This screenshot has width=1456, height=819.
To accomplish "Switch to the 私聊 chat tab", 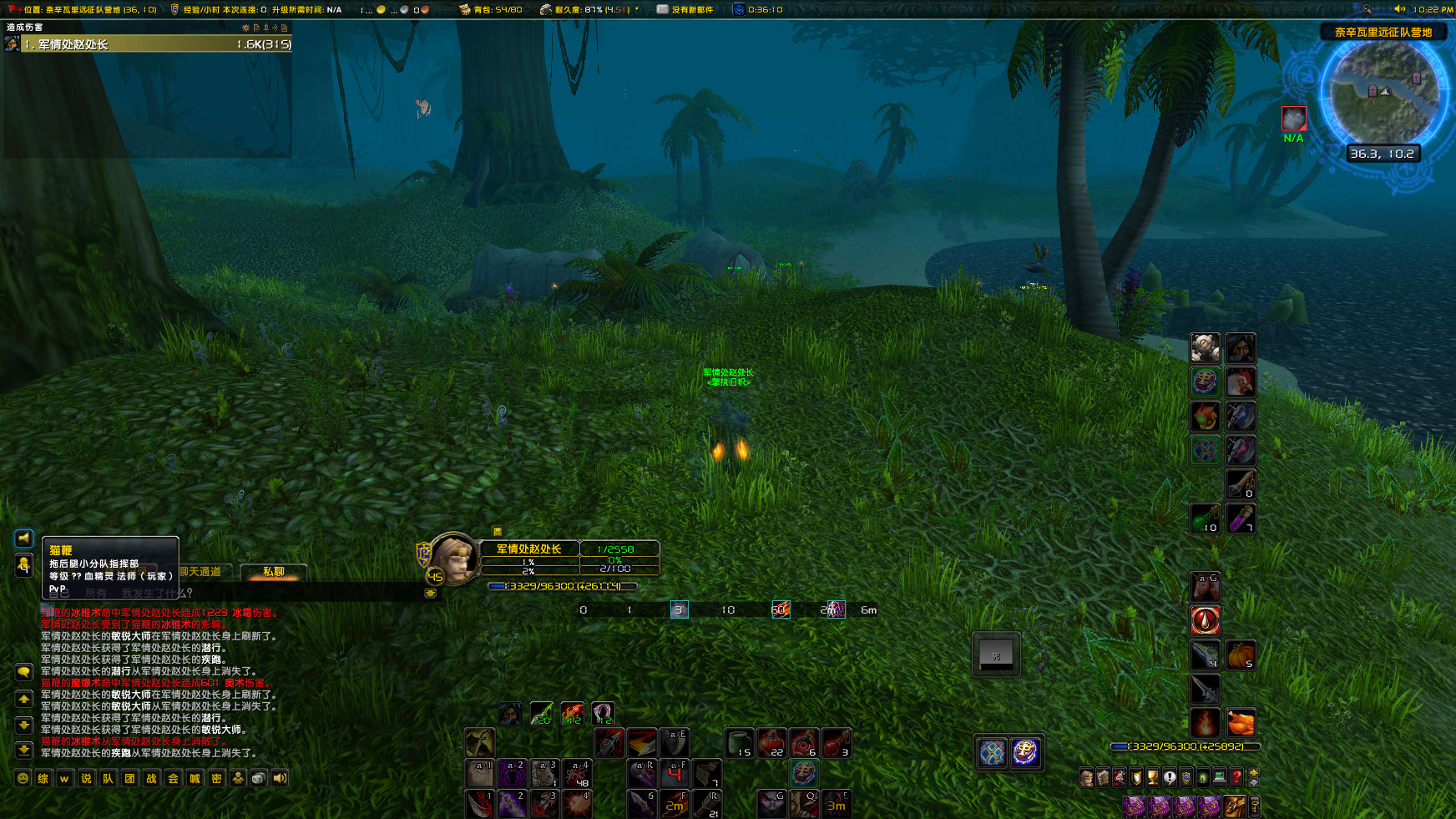I will click(274, 573).
